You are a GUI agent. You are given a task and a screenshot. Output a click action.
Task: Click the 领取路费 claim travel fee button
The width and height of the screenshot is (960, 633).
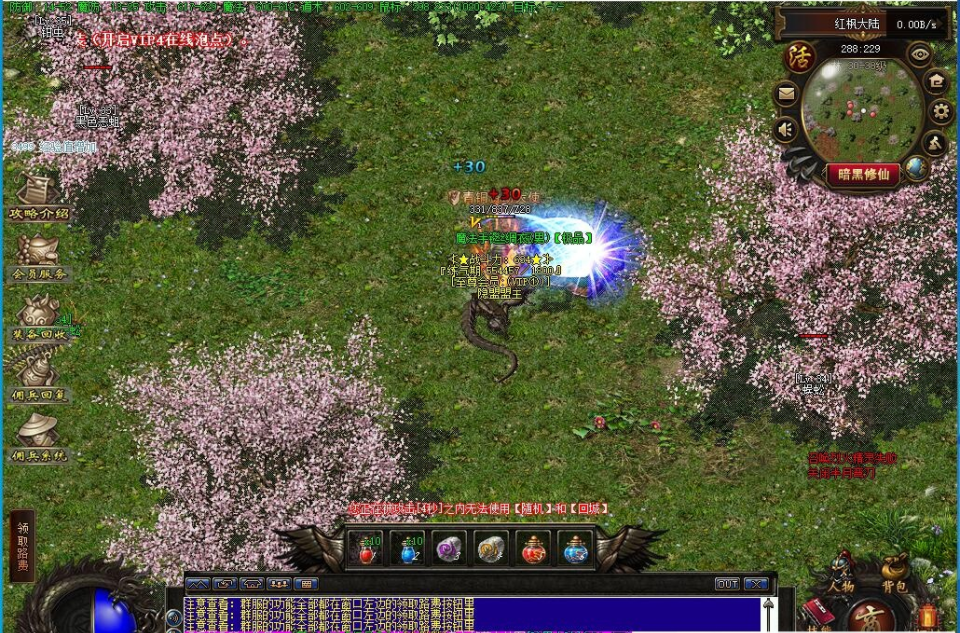22,546
